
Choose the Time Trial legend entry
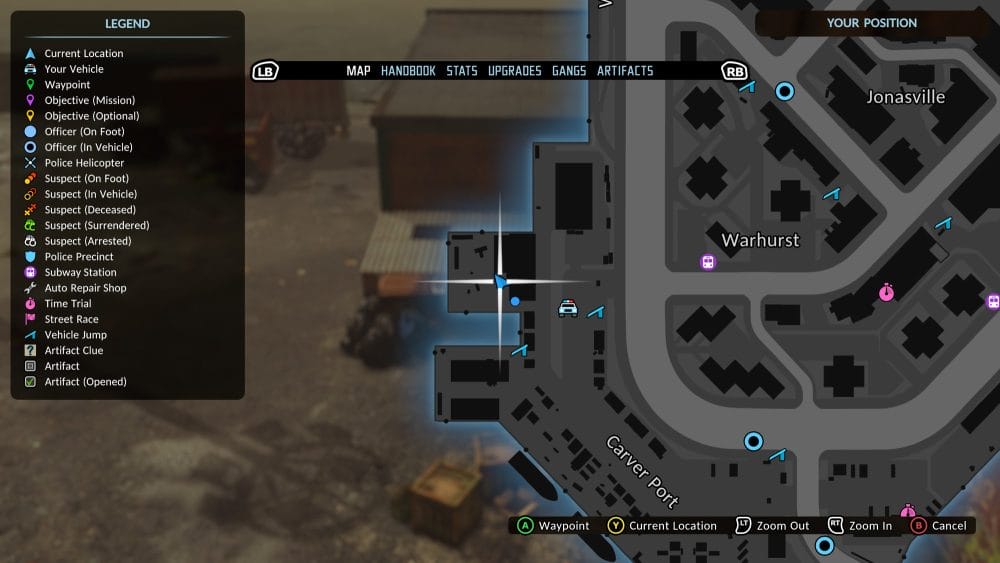pyautogui.click(x=68, y=304)
